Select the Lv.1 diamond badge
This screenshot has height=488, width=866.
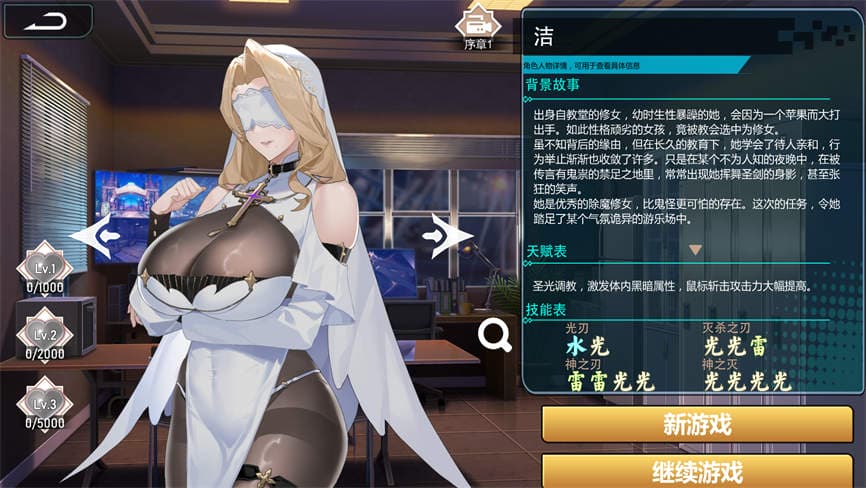(44, 268)
